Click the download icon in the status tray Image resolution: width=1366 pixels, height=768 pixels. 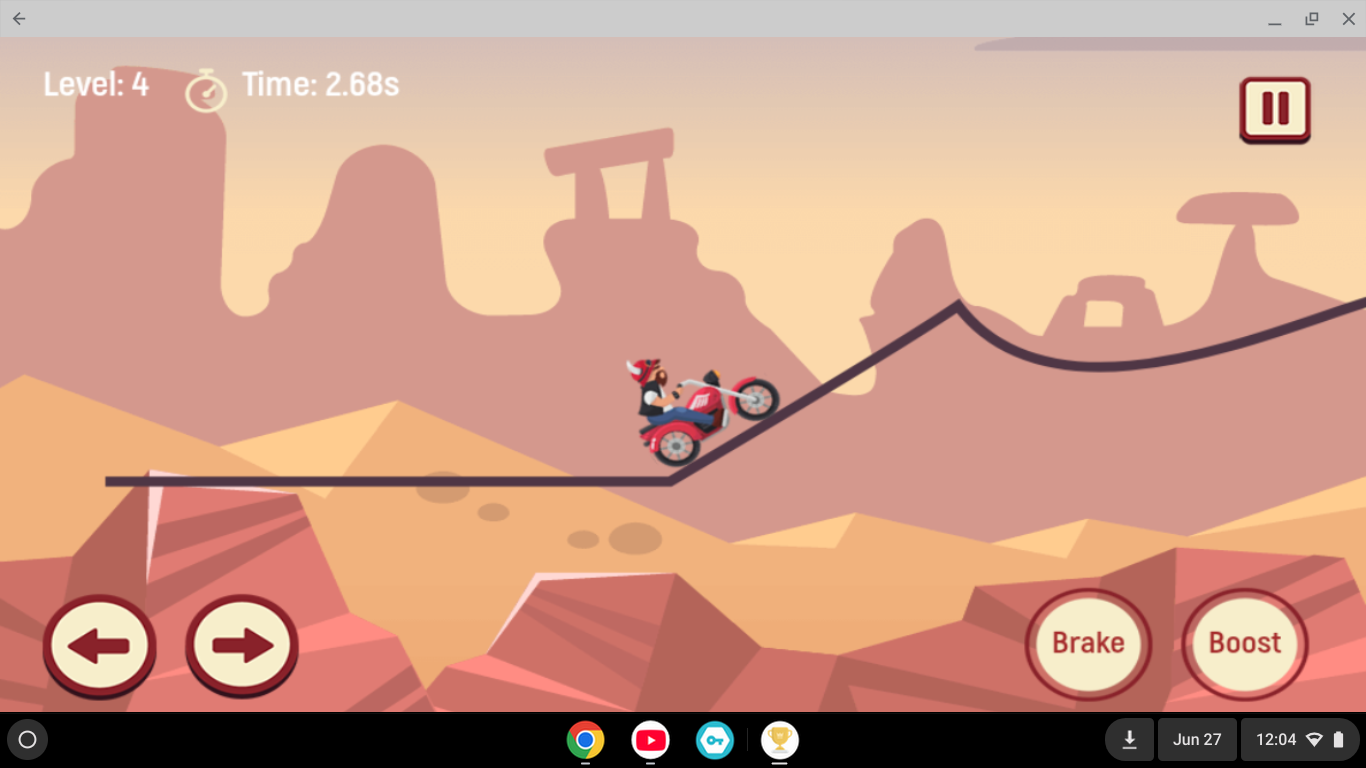(x=1129, y=739)
